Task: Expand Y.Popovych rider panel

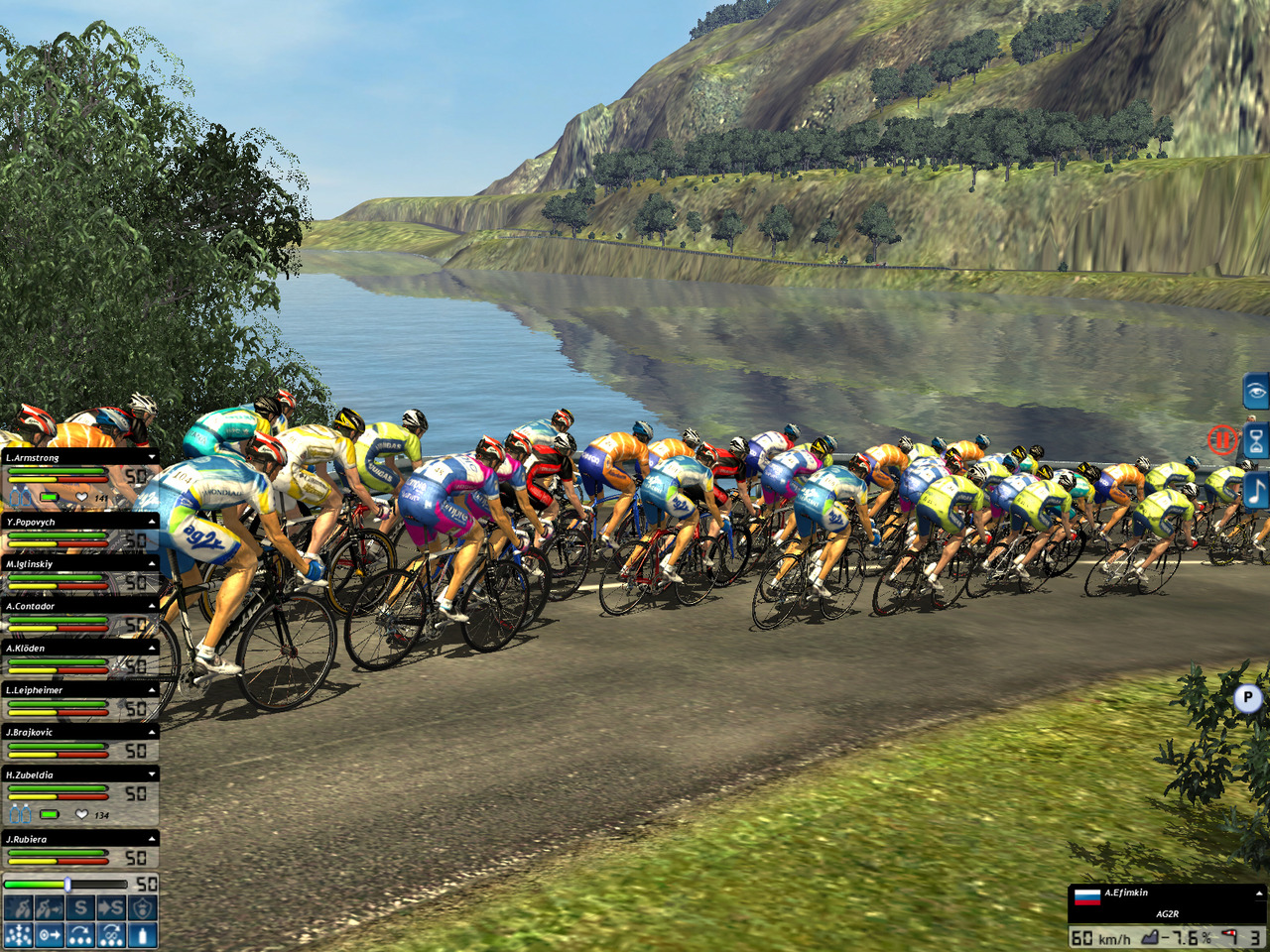Action: [x=152, y=522]
